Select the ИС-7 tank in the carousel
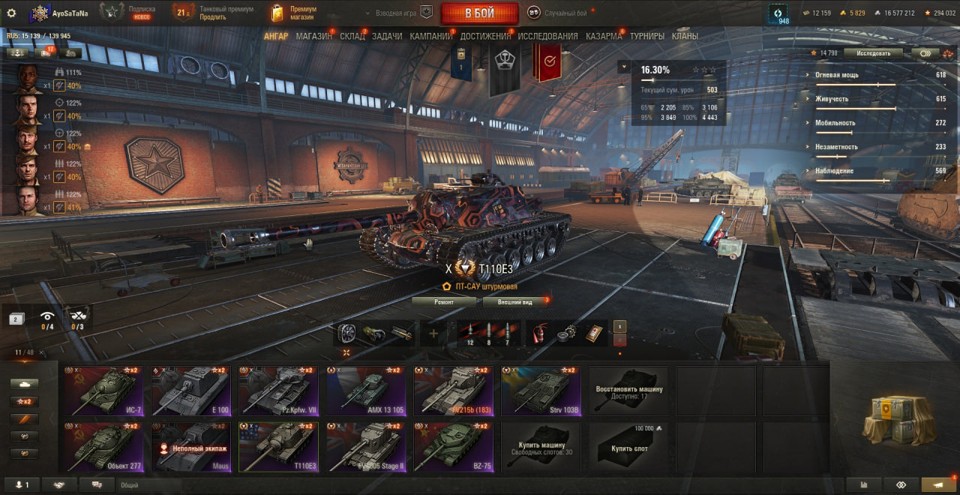Screen dimensions: 960x495 pos(105,389)
